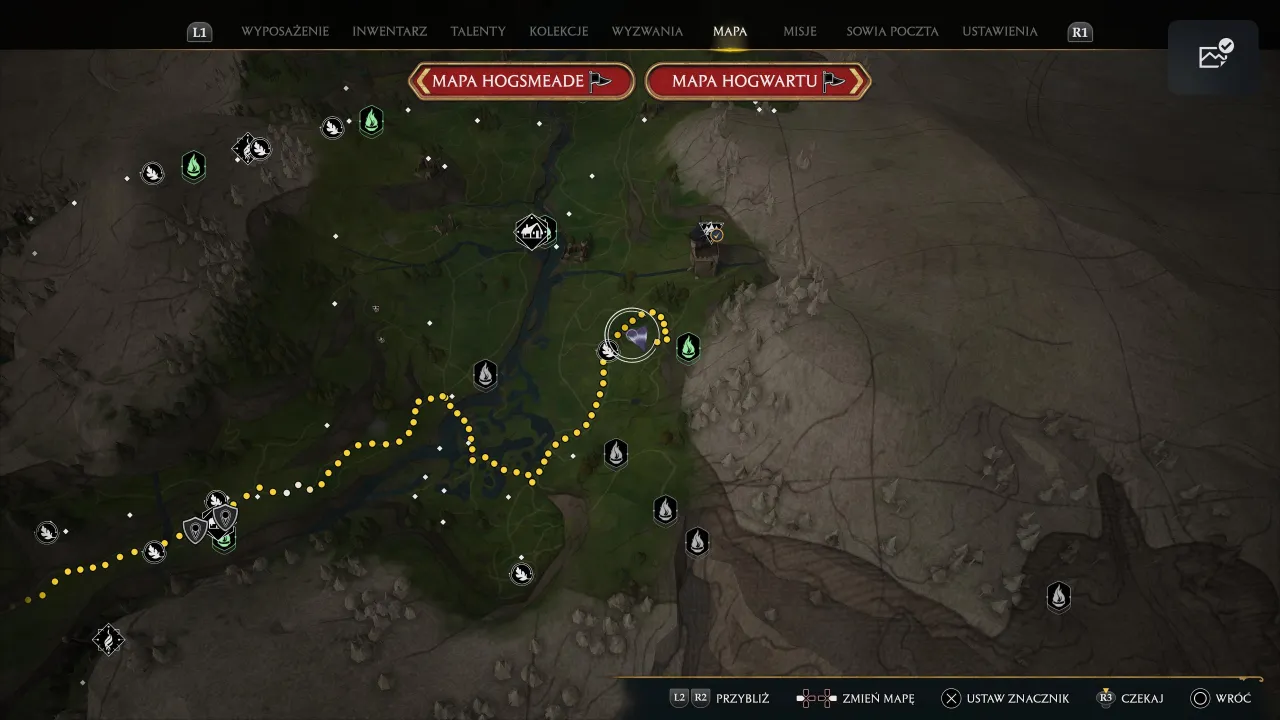
Task: Open the Sowia Poczta tab
Action: pos(892,31)
